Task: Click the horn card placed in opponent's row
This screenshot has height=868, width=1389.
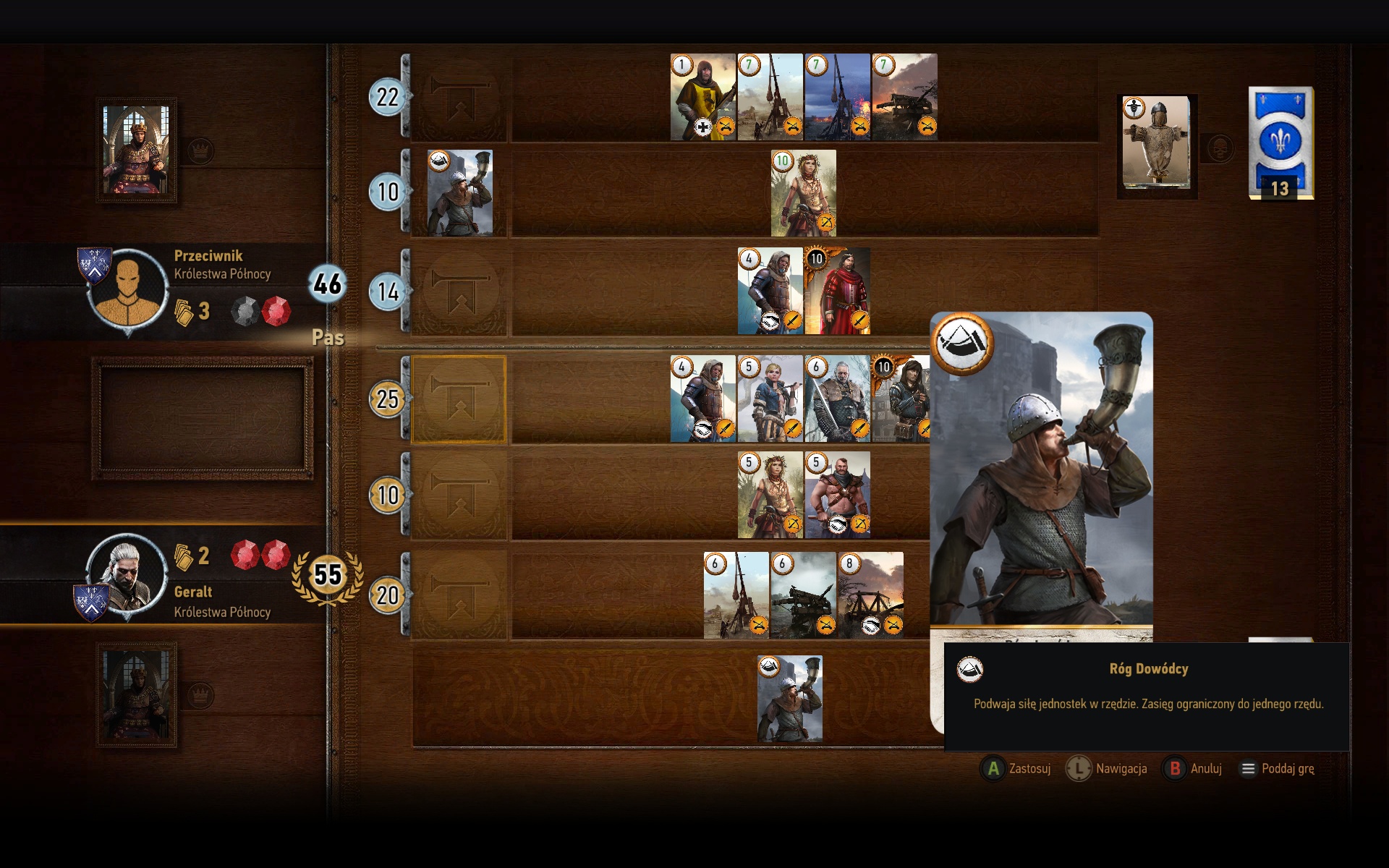Action: click(x=459, y=193)
